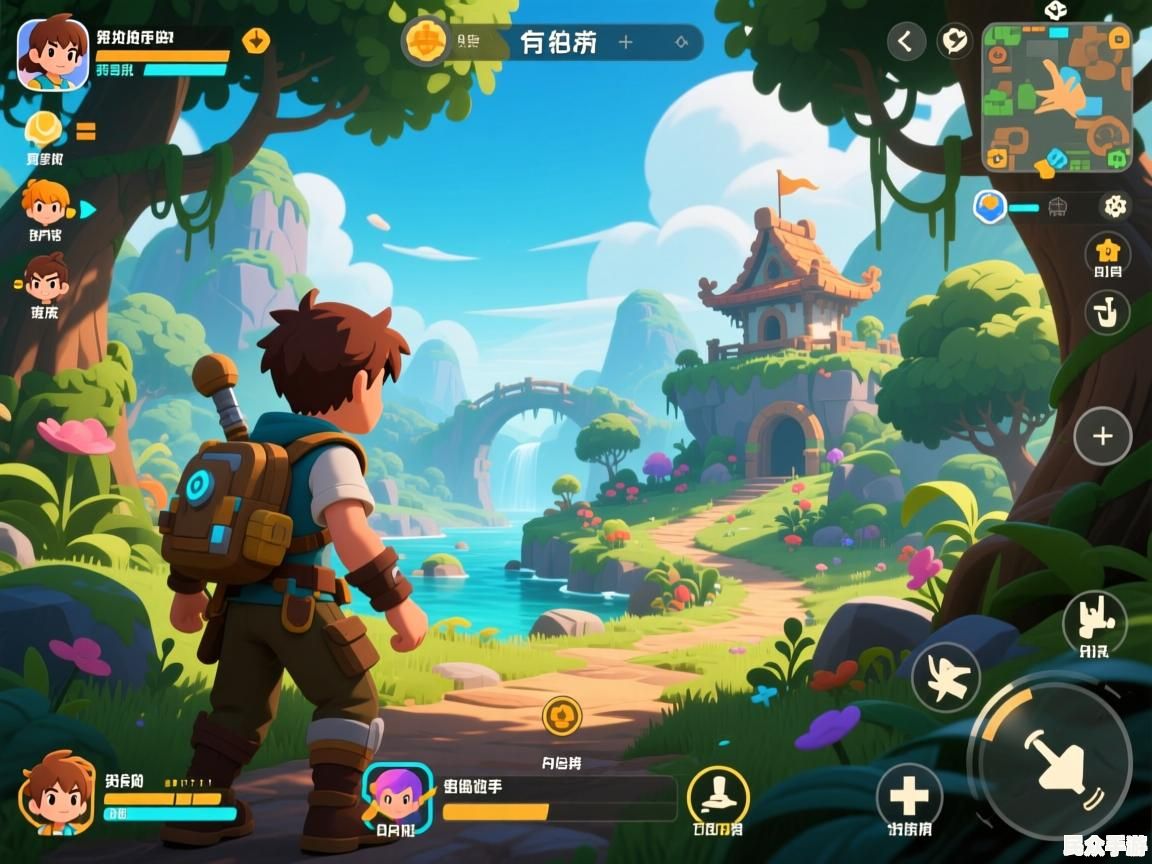This screenshot has width=1152, height=864.
Task: Select the dark-haired frowning teammate portrait
Action: click(46, 279)
